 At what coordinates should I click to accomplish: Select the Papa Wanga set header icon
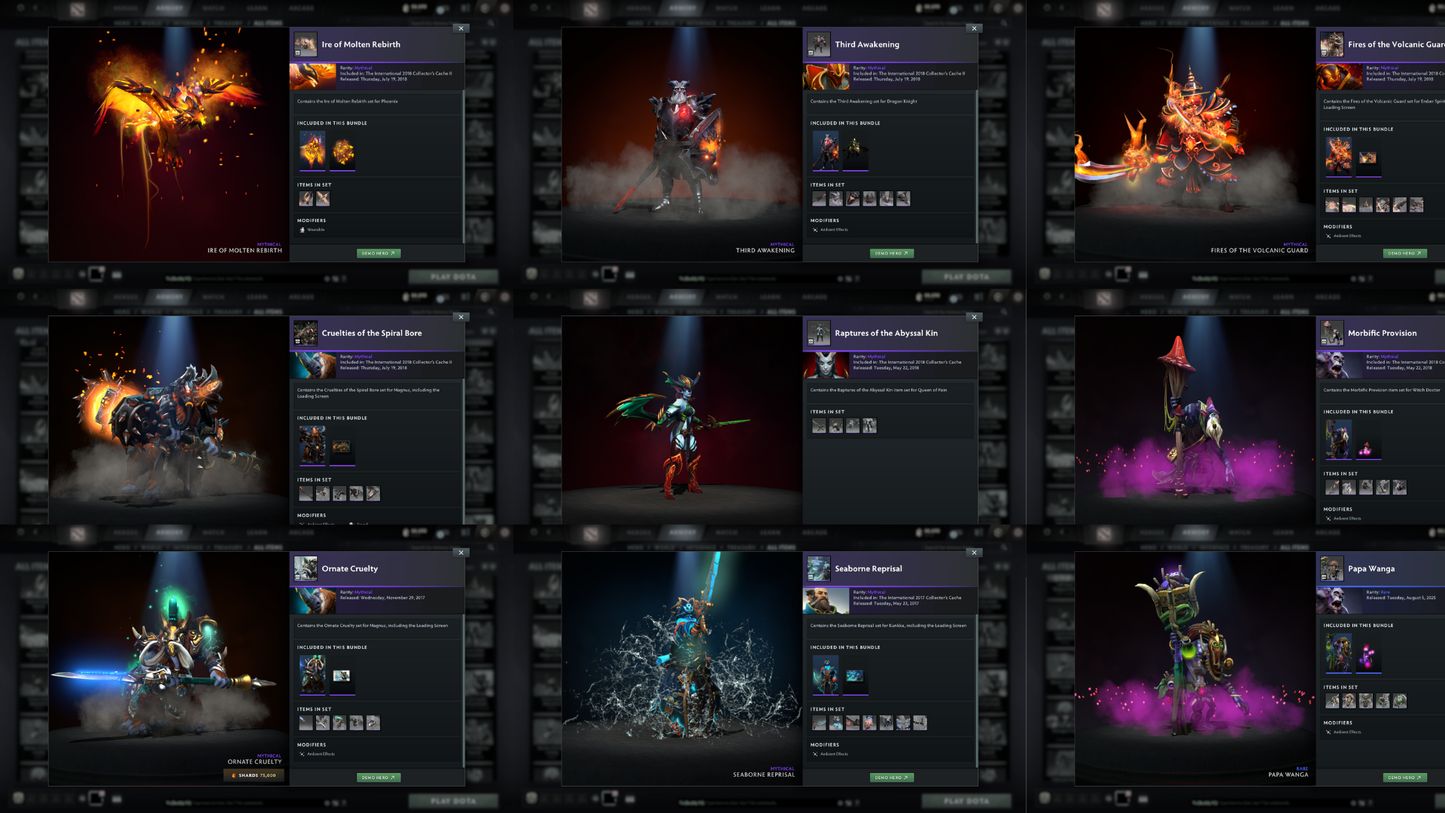[1331, 568]
